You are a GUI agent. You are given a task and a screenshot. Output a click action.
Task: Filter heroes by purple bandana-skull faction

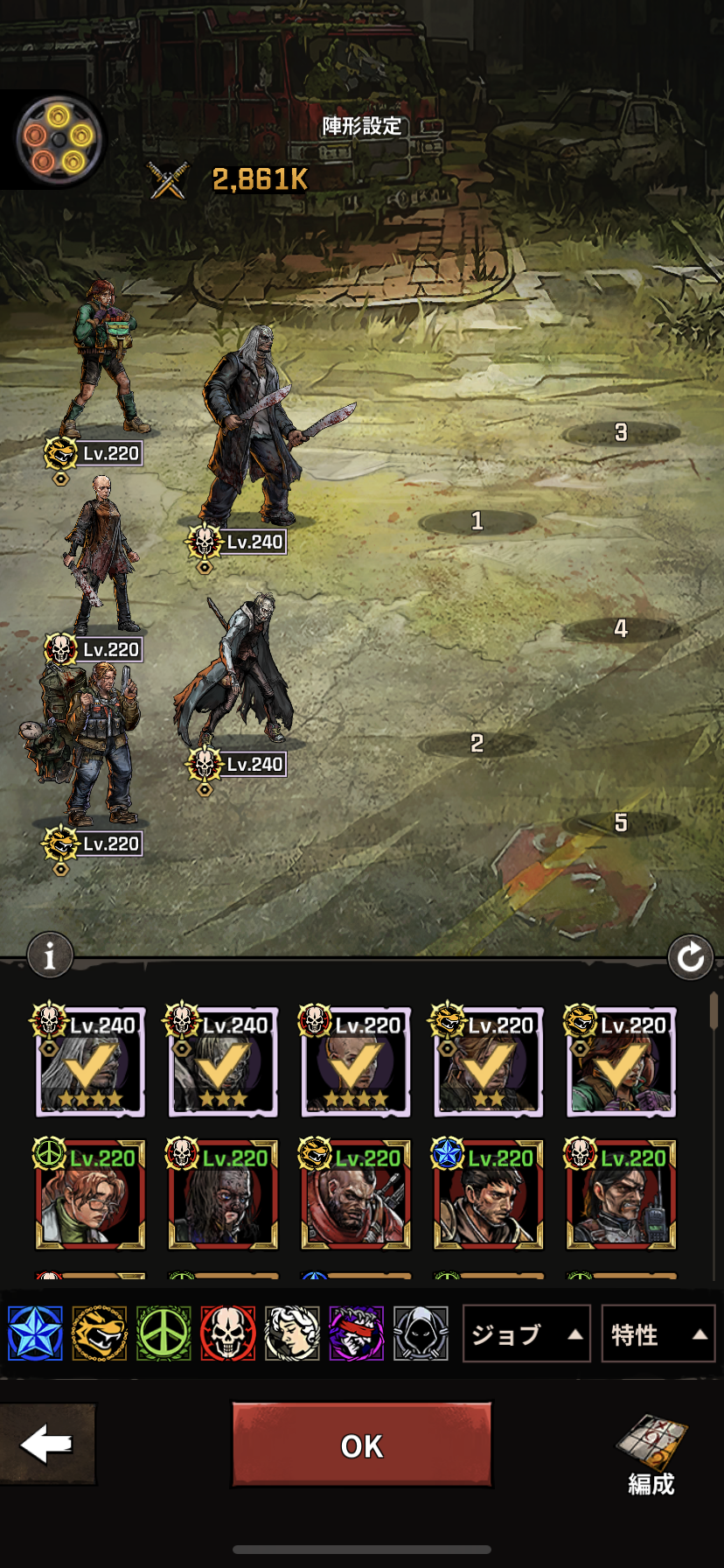point(356,1333)
